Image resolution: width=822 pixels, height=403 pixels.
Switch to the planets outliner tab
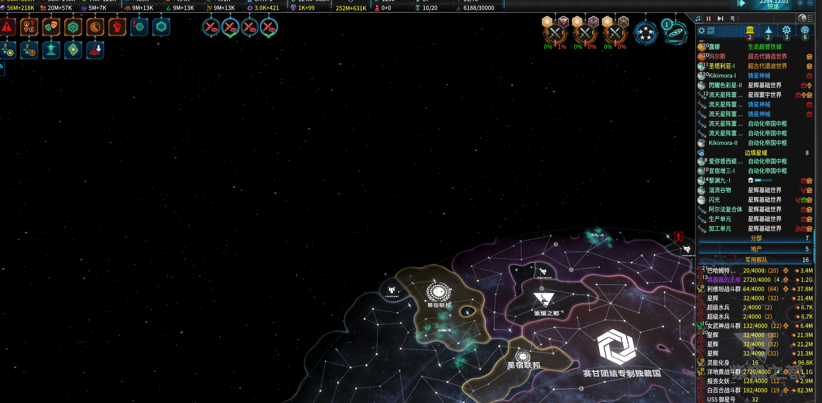tap(750, 32)
